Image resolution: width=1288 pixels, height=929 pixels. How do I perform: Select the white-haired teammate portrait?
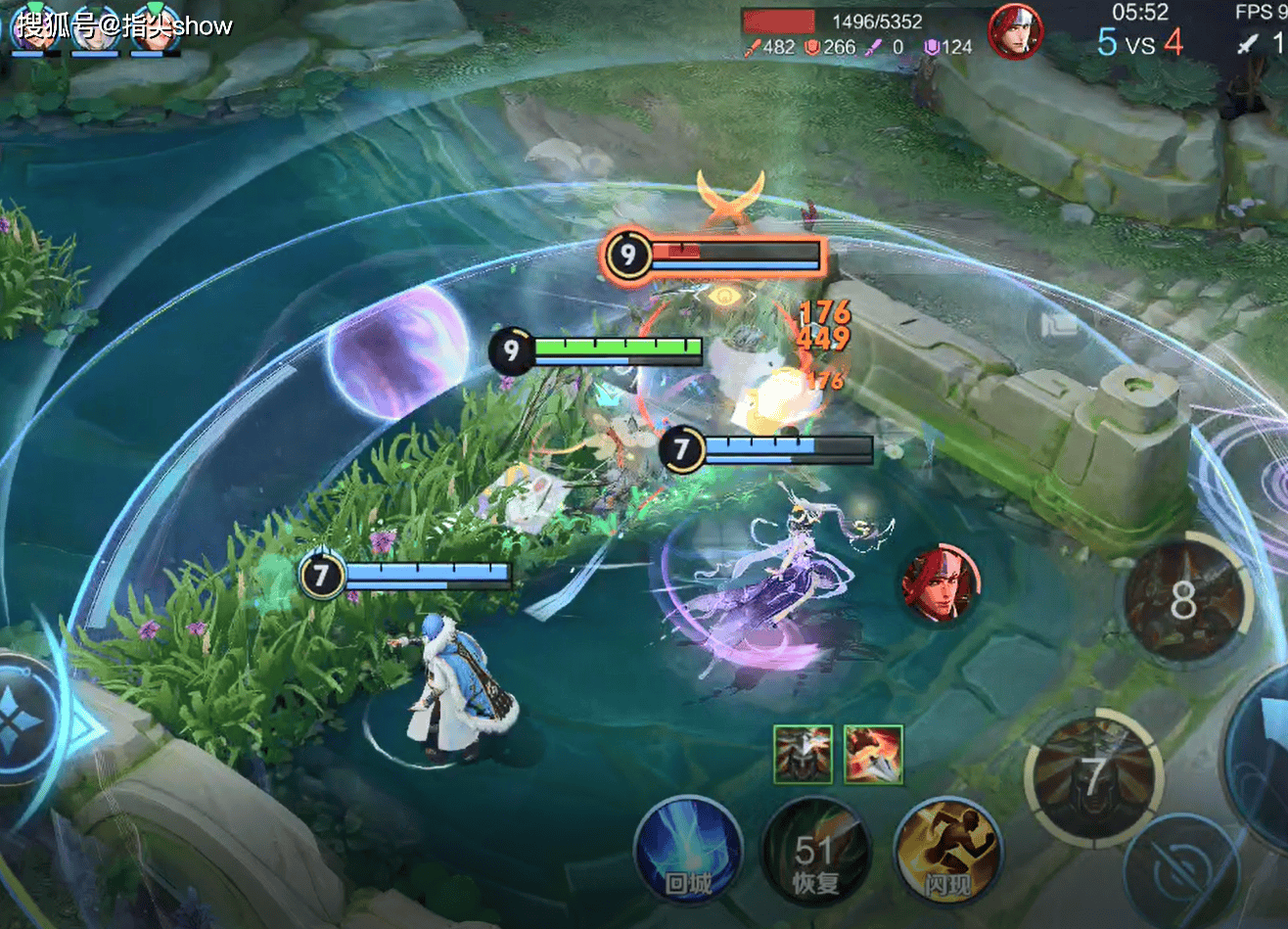tap(95, 29)
